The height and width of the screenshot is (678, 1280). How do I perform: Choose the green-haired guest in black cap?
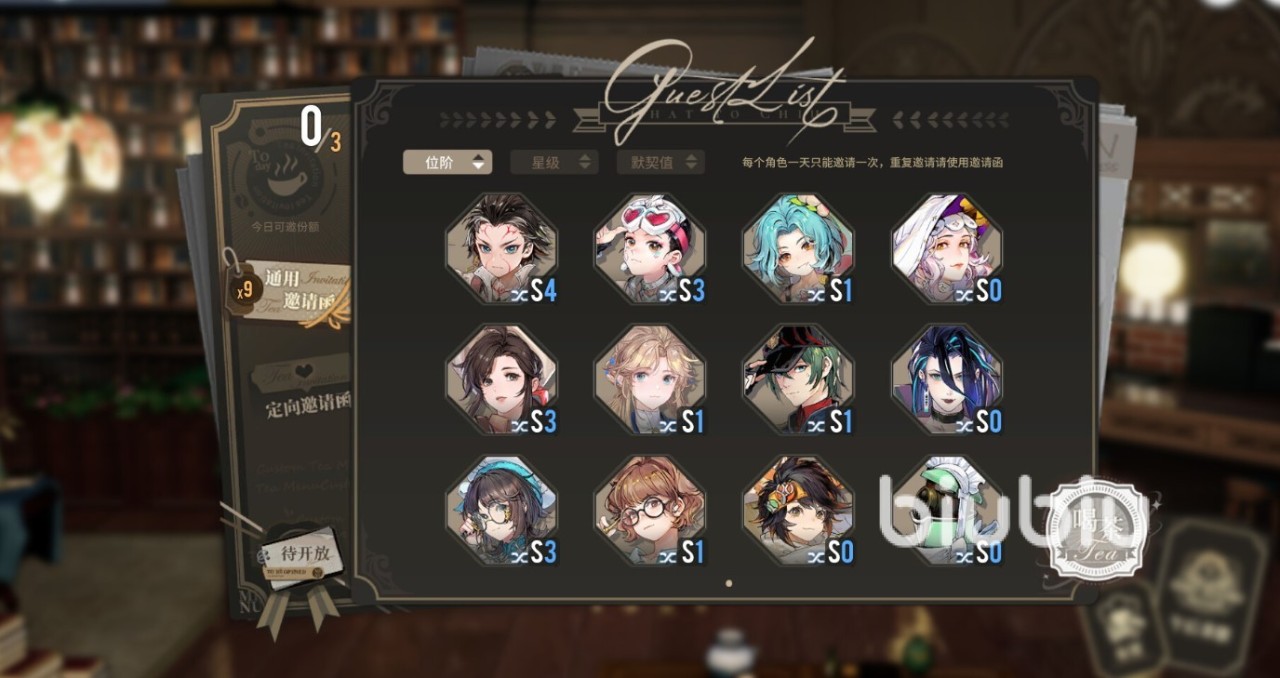click(x=797, y=379)
